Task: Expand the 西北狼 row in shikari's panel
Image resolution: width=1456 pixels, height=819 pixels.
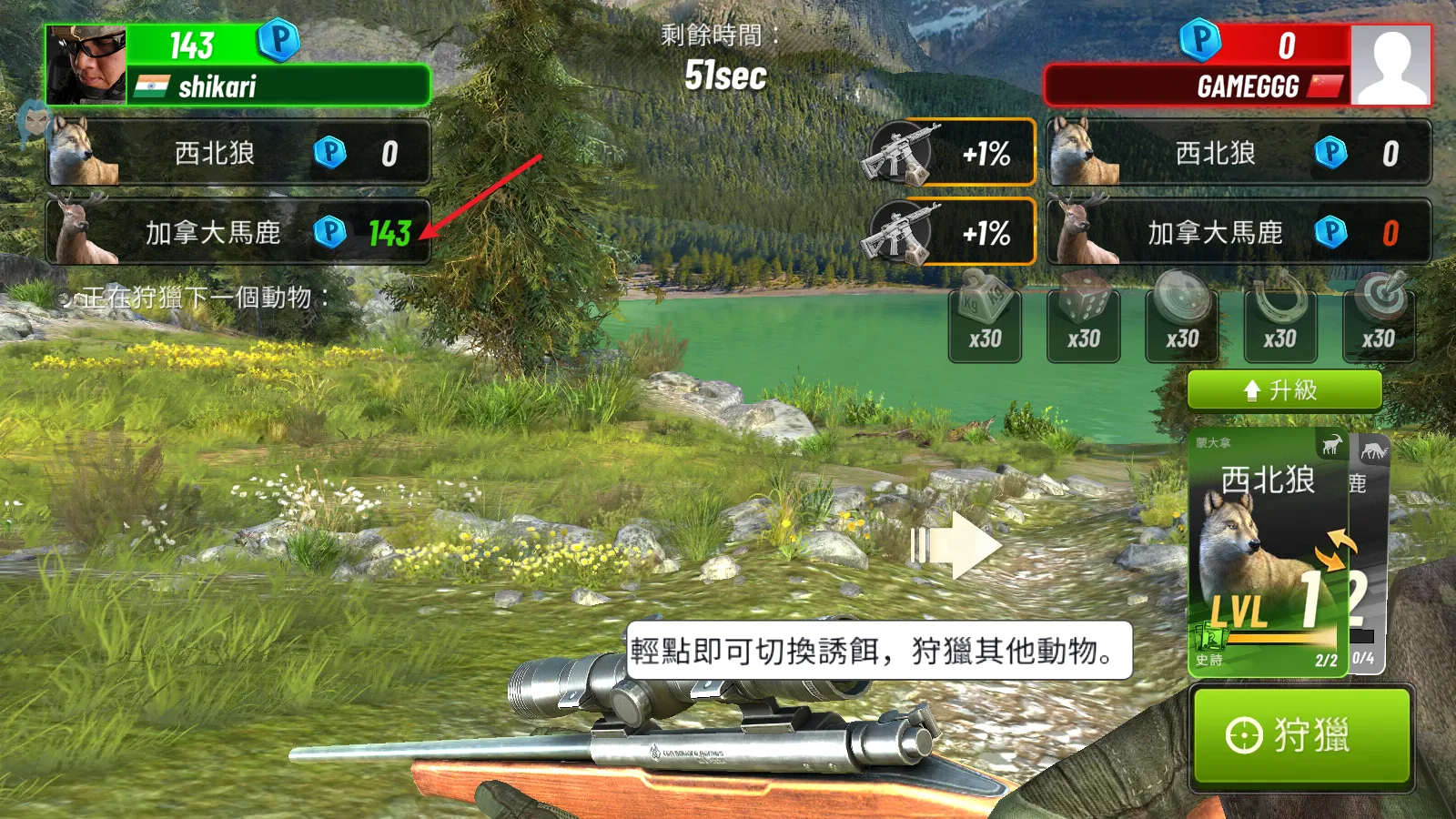Action: pos(238,153)
